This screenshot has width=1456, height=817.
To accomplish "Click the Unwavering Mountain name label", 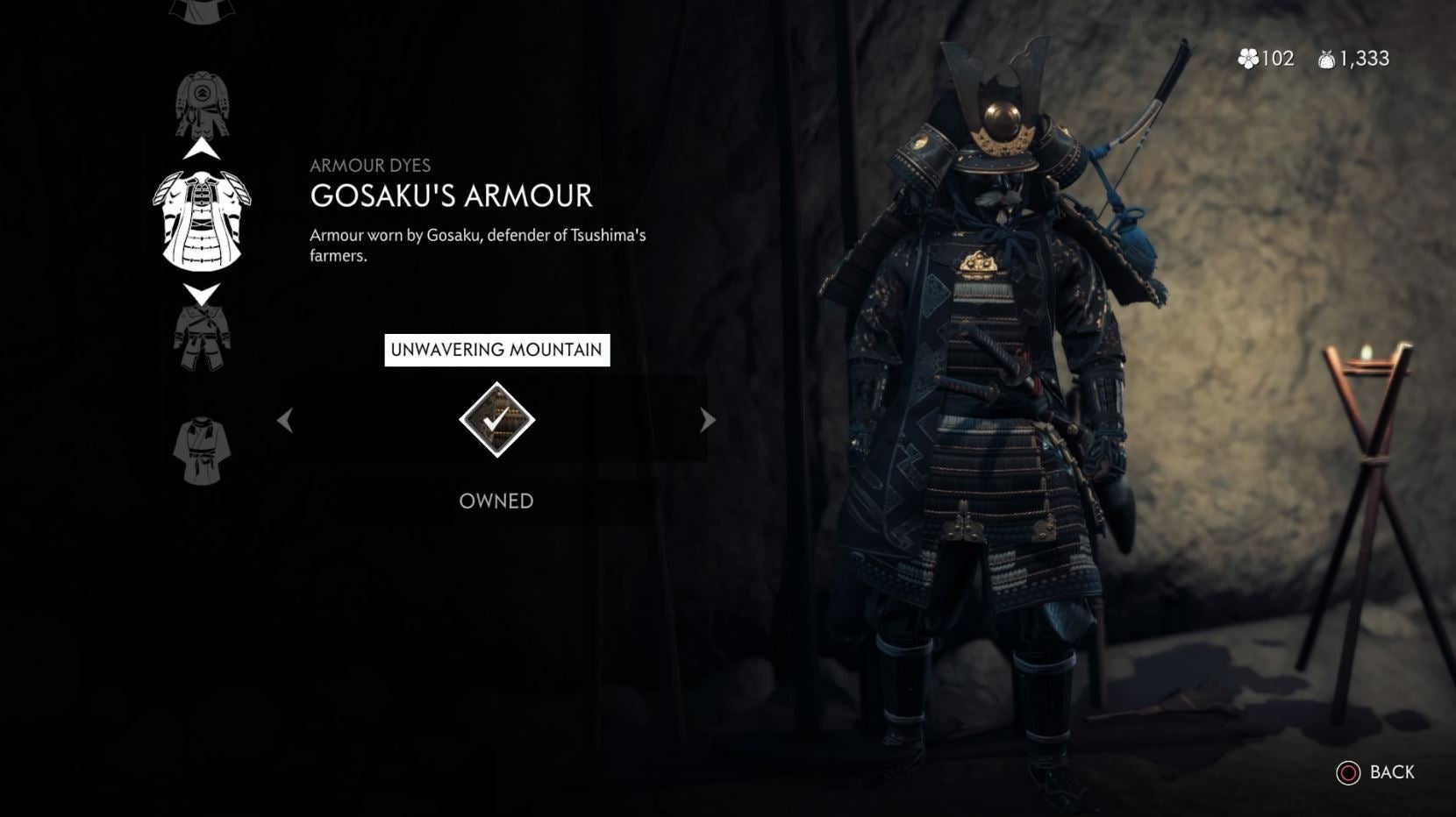I will coord(496,349).
